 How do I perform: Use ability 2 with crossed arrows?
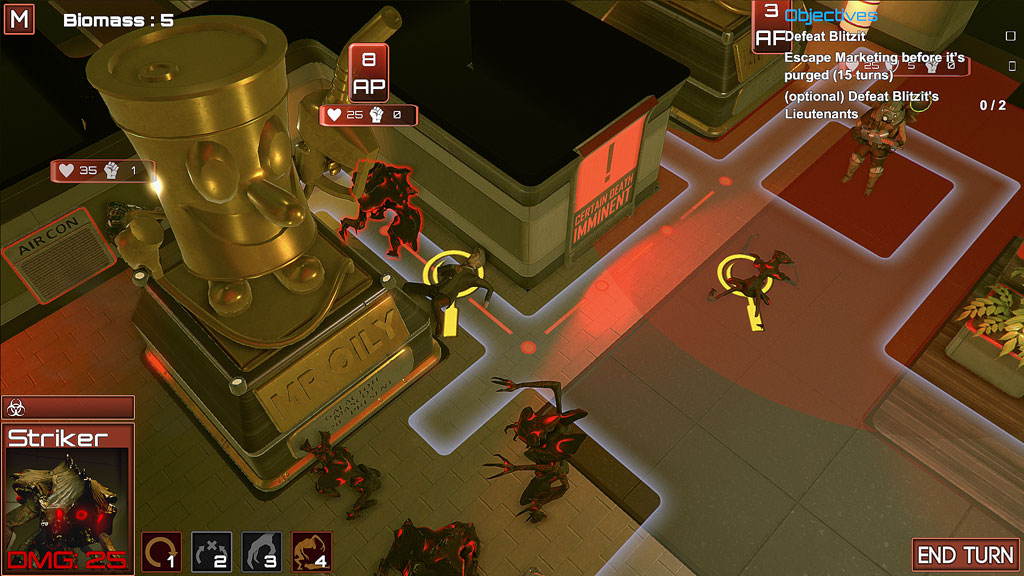[211, 551]
